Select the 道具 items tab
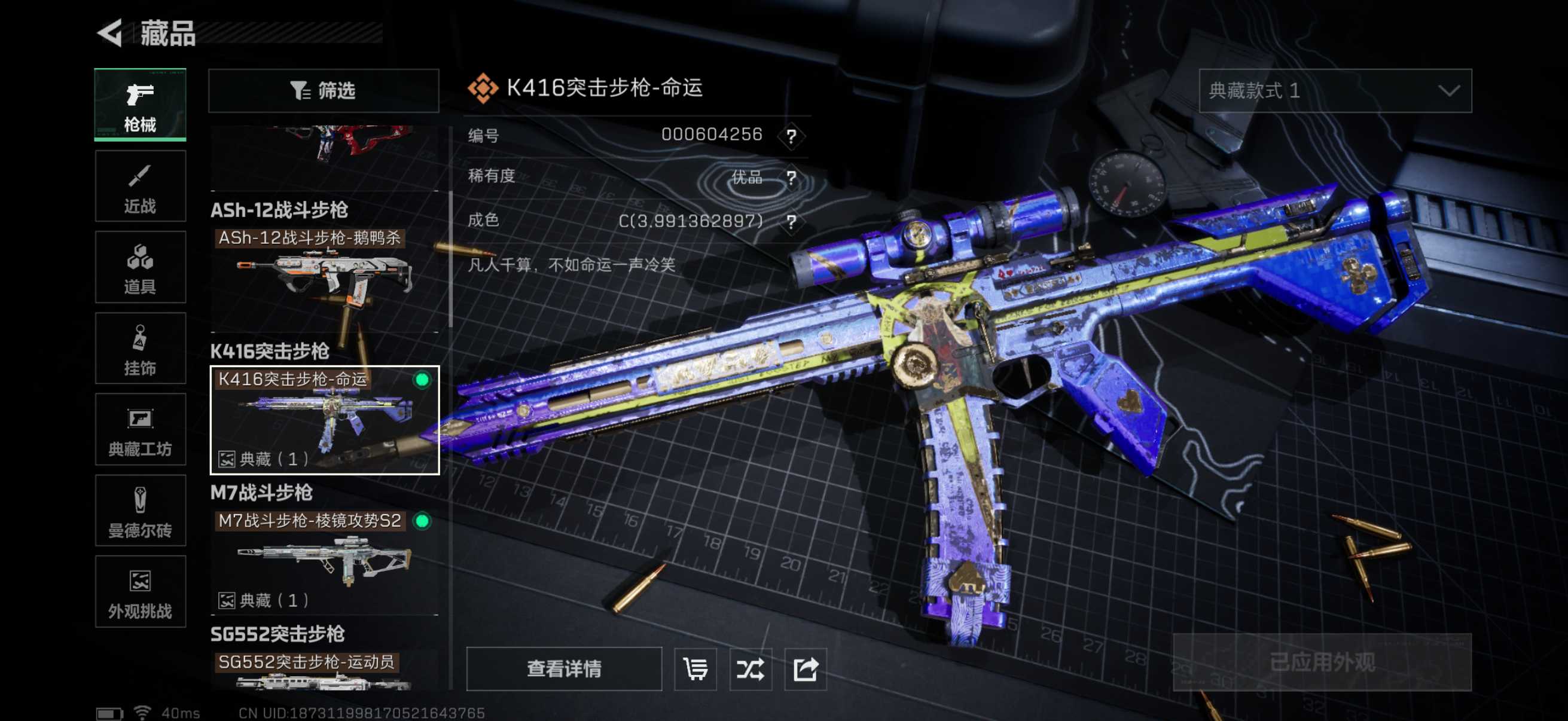The image size is (1568, 721). [x=140, y=268]
